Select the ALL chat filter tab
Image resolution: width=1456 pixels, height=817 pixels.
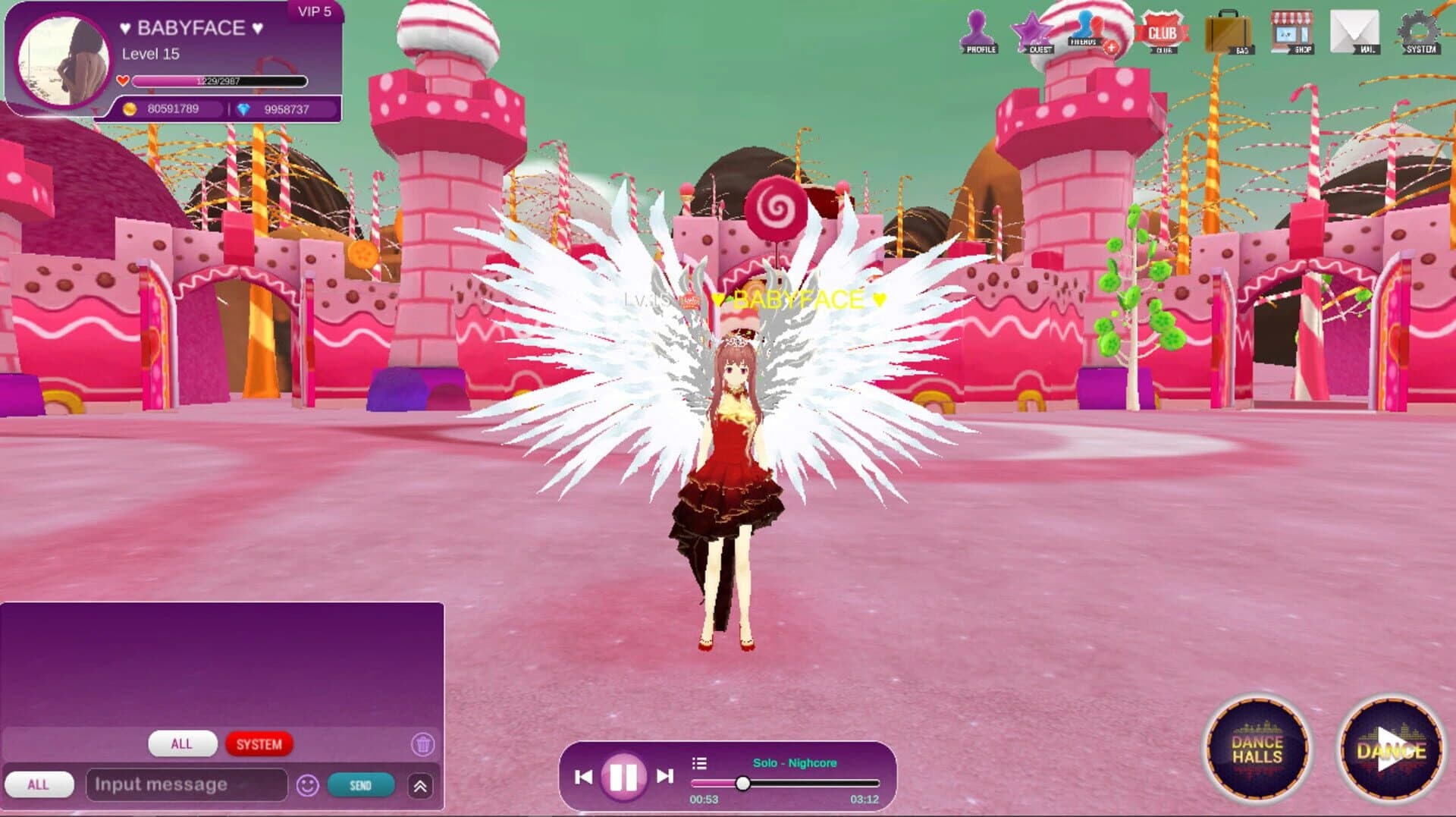coord(182,744)
